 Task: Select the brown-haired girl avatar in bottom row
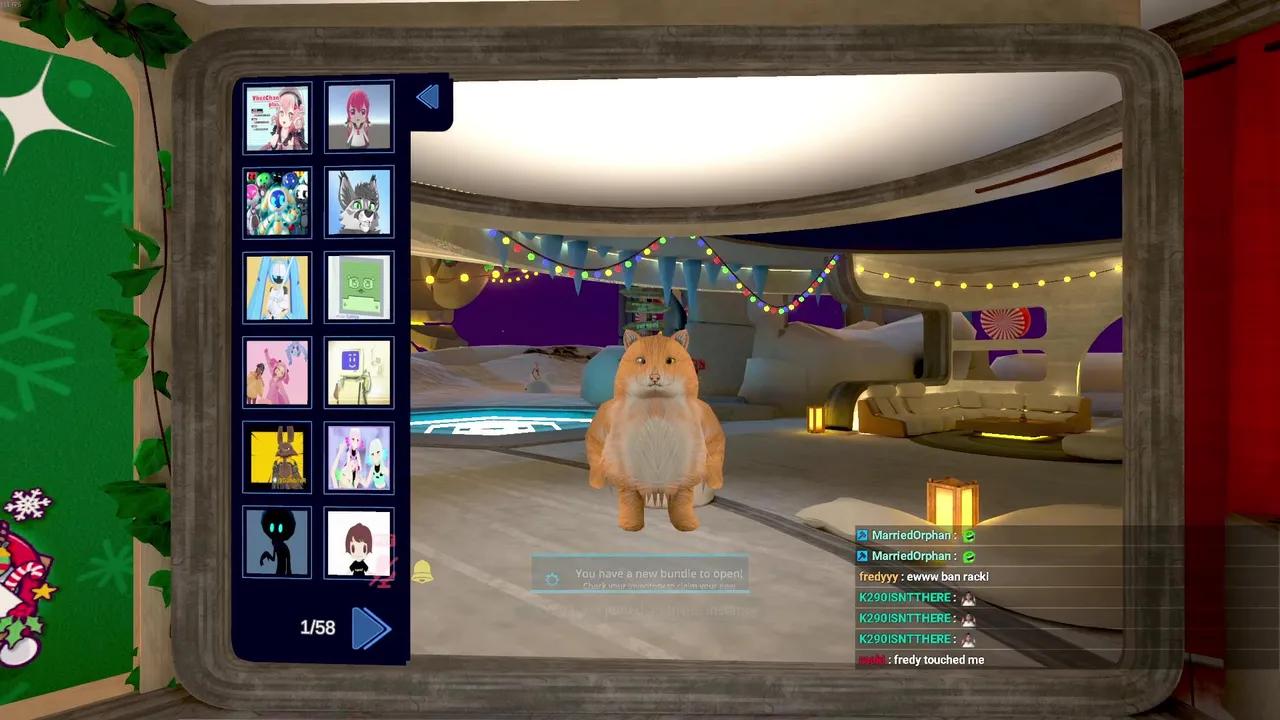359,542
